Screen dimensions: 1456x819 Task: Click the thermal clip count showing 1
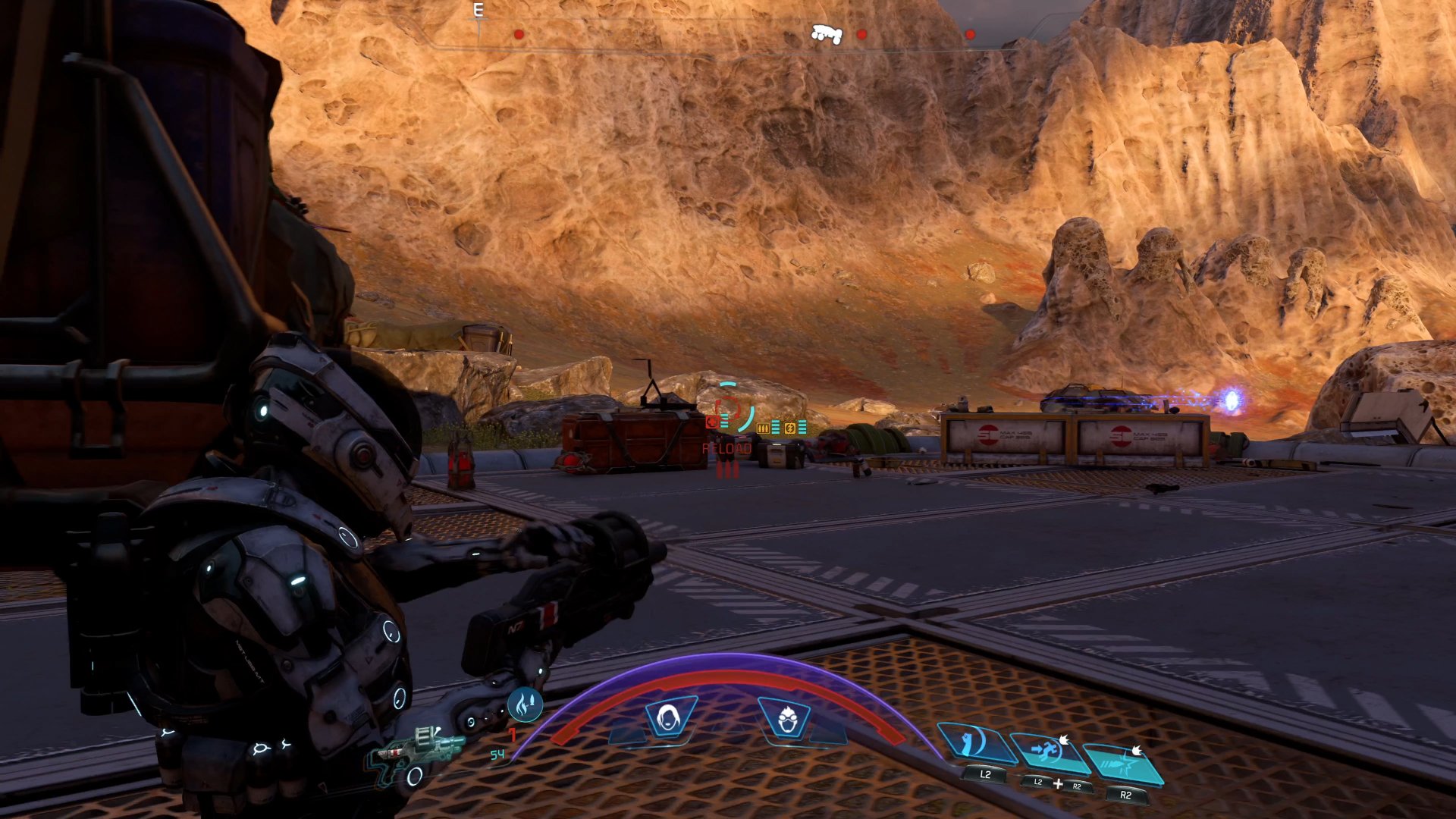[512, 734]
